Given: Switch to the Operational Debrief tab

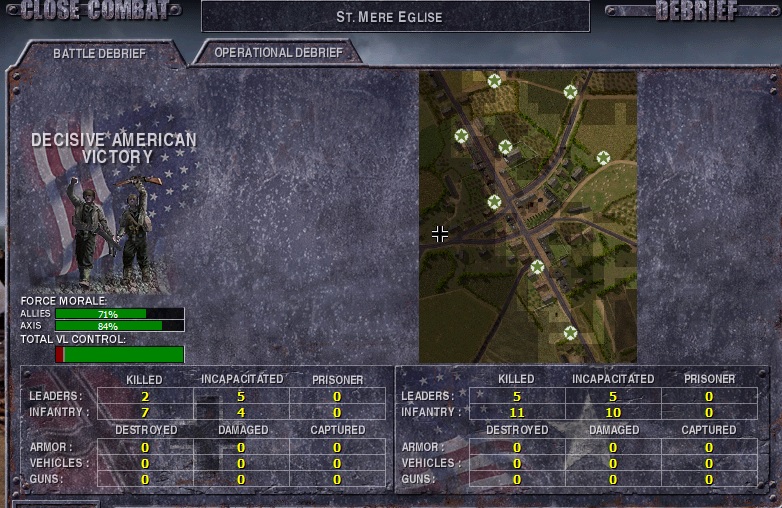Looking at the screenshot, I should coord(278,53).
